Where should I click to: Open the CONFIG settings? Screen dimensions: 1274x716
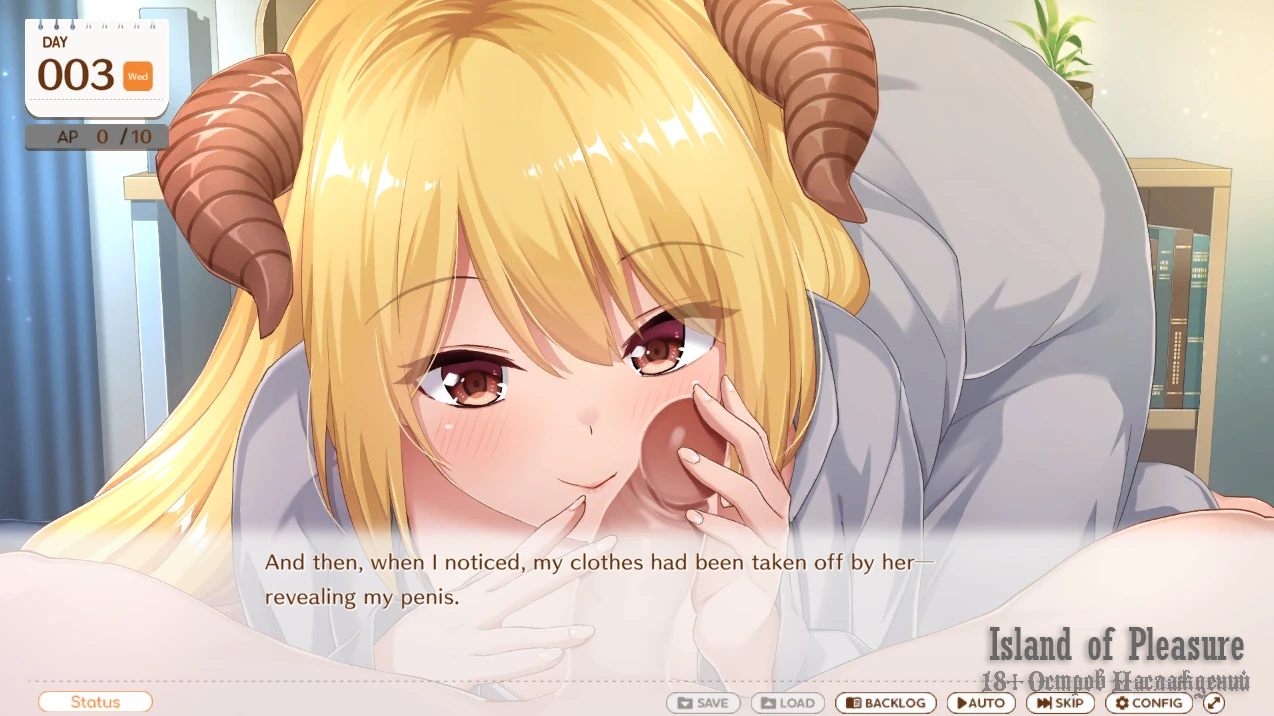tap(1148, 703)
